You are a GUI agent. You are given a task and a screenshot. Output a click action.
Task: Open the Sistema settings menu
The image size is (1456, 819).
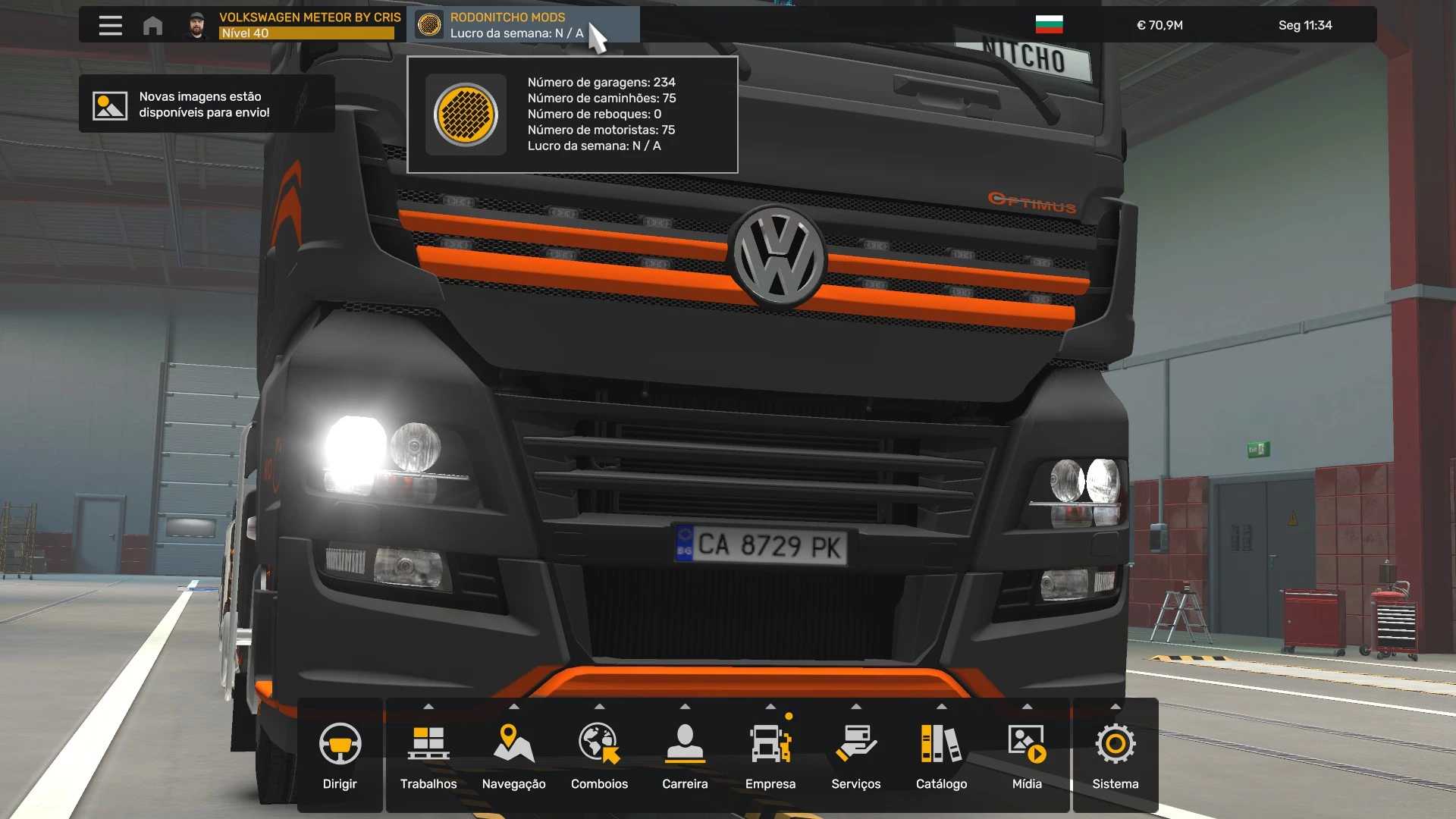click(1115, 755)
